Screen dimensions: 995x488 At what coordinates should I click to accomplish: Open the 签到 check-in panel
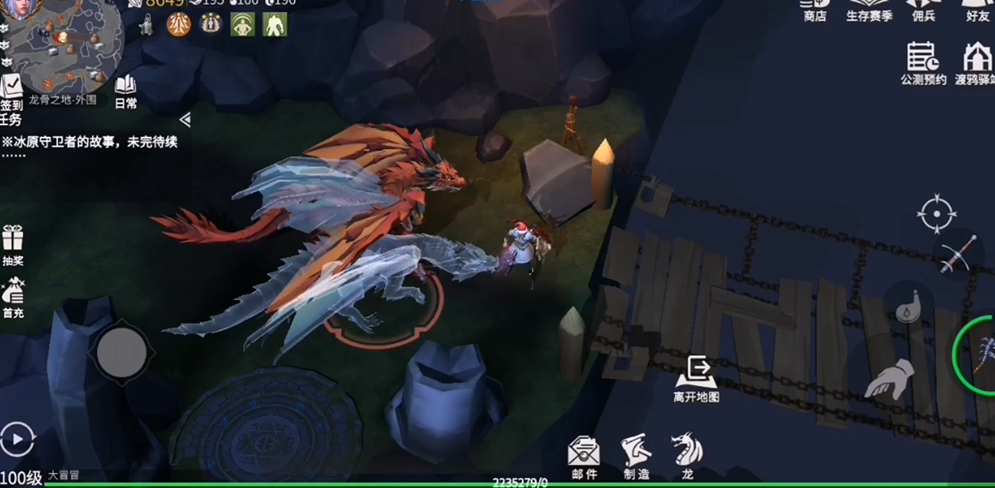pos(11,91)
